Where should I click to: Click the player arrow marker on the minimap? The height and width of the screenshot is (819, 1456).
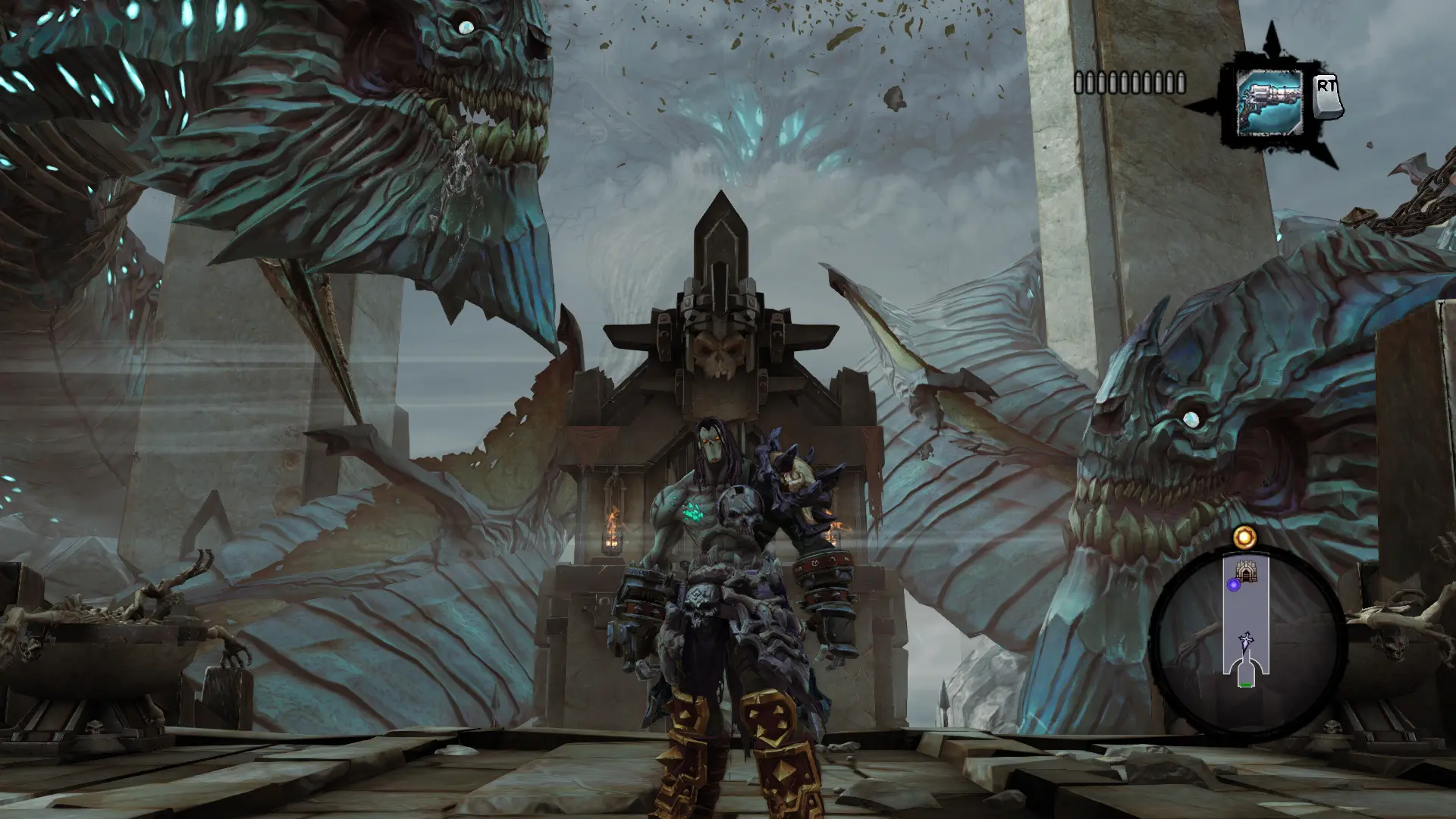pyautogui.click(x=1244, y=641)
